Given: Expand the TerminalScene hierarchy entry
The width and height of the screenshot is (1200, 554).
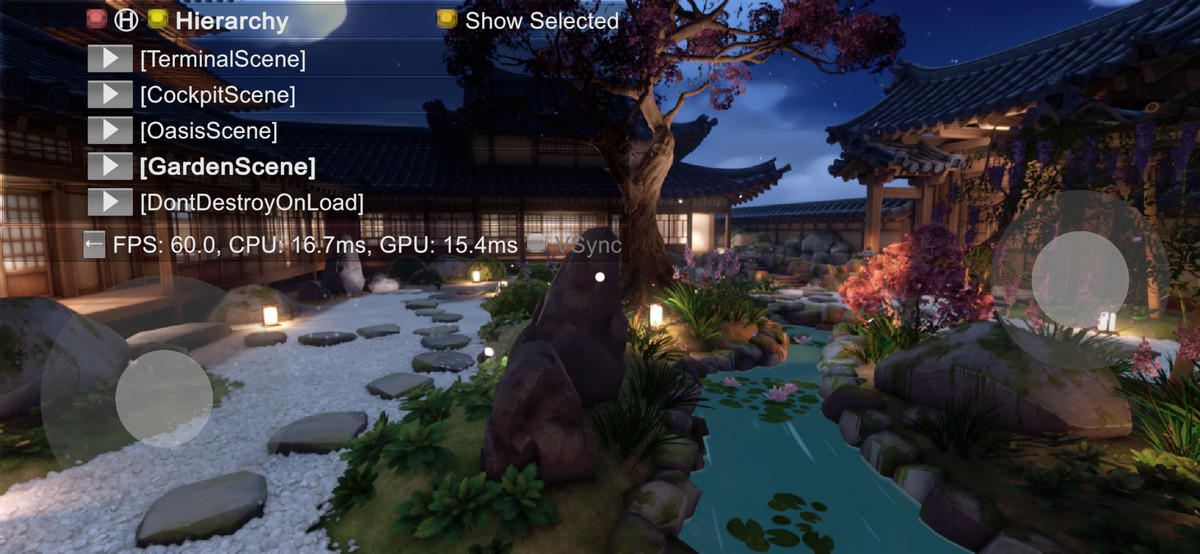Looking at the screenshot, I should click(x=110, y=59).
